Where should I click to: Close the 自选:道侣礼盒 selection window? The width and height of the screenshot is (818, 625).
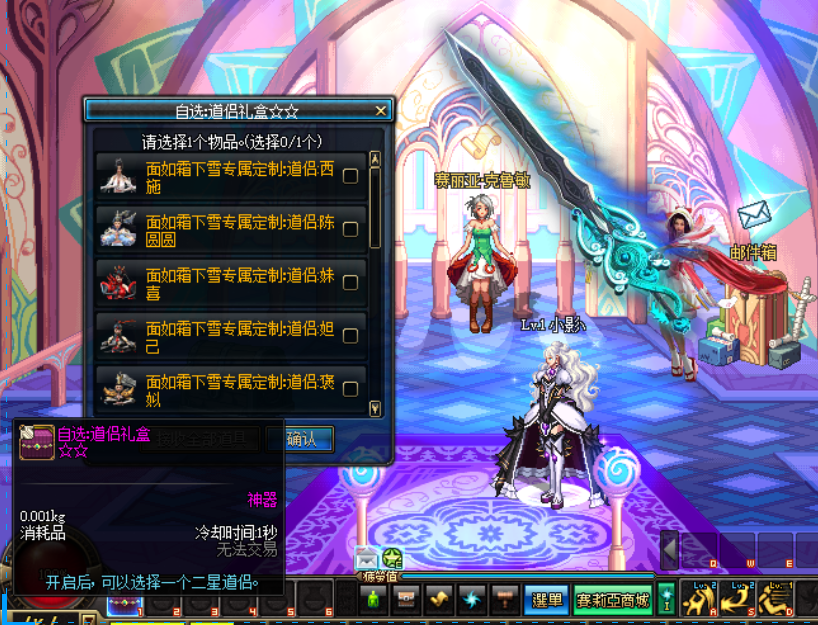click(380, 111)
